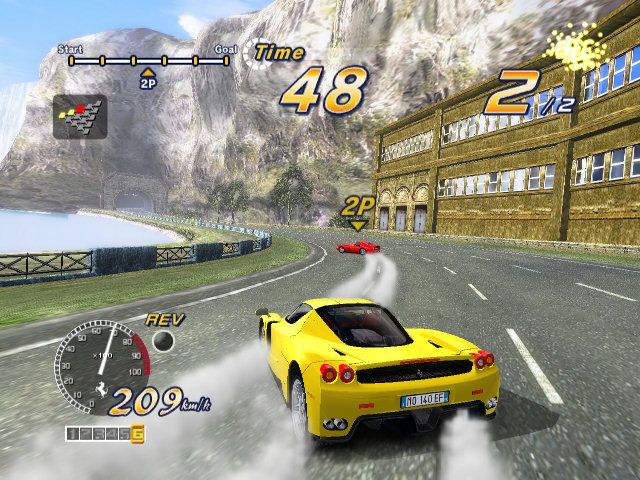This screenshot has width=640, height=480.
Task: Click the round REV indicator light
Action: pyautogui.click(x=163, y=342)
